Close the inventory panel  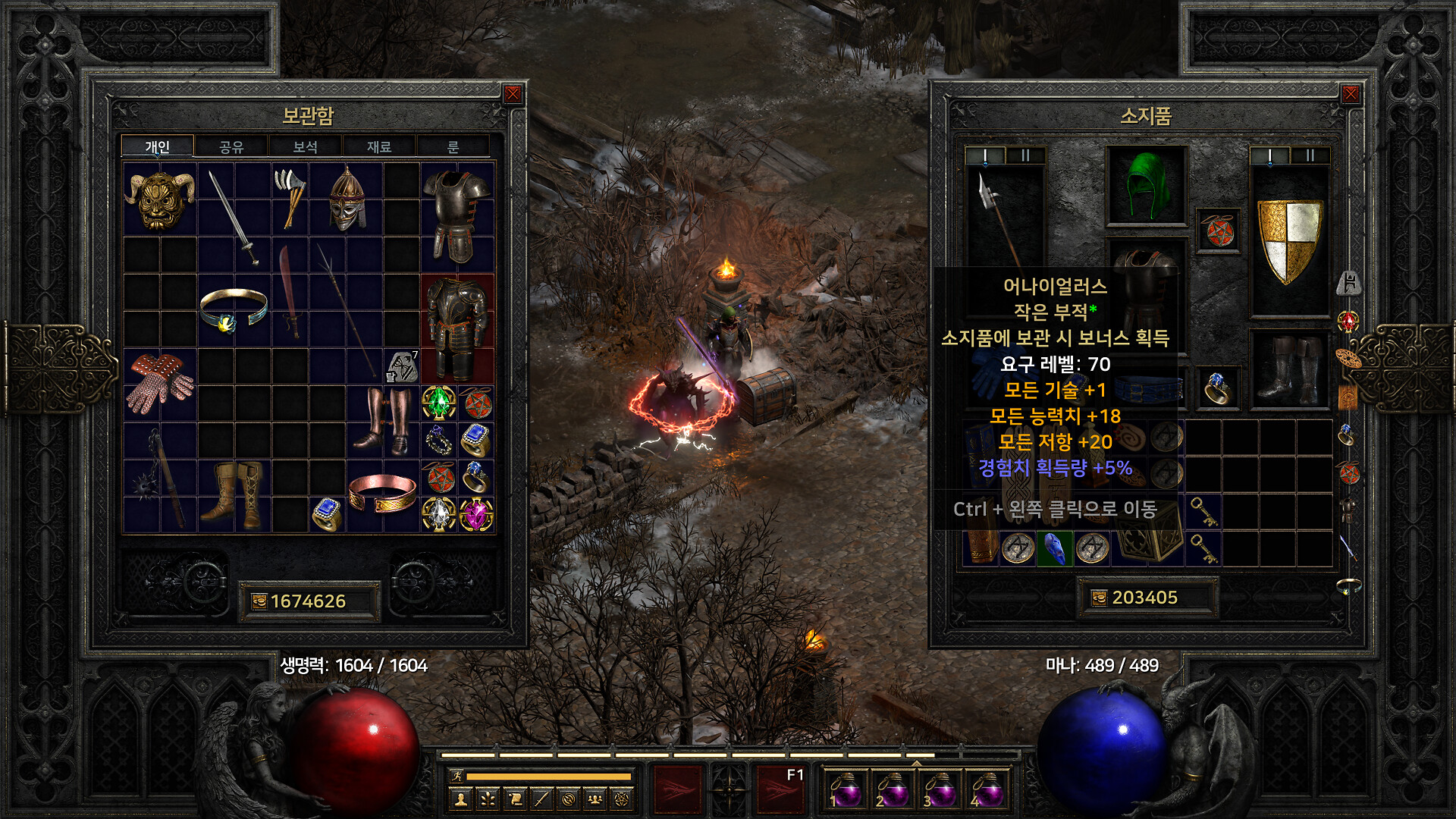pyautogui.click(x=1351, y=94)
